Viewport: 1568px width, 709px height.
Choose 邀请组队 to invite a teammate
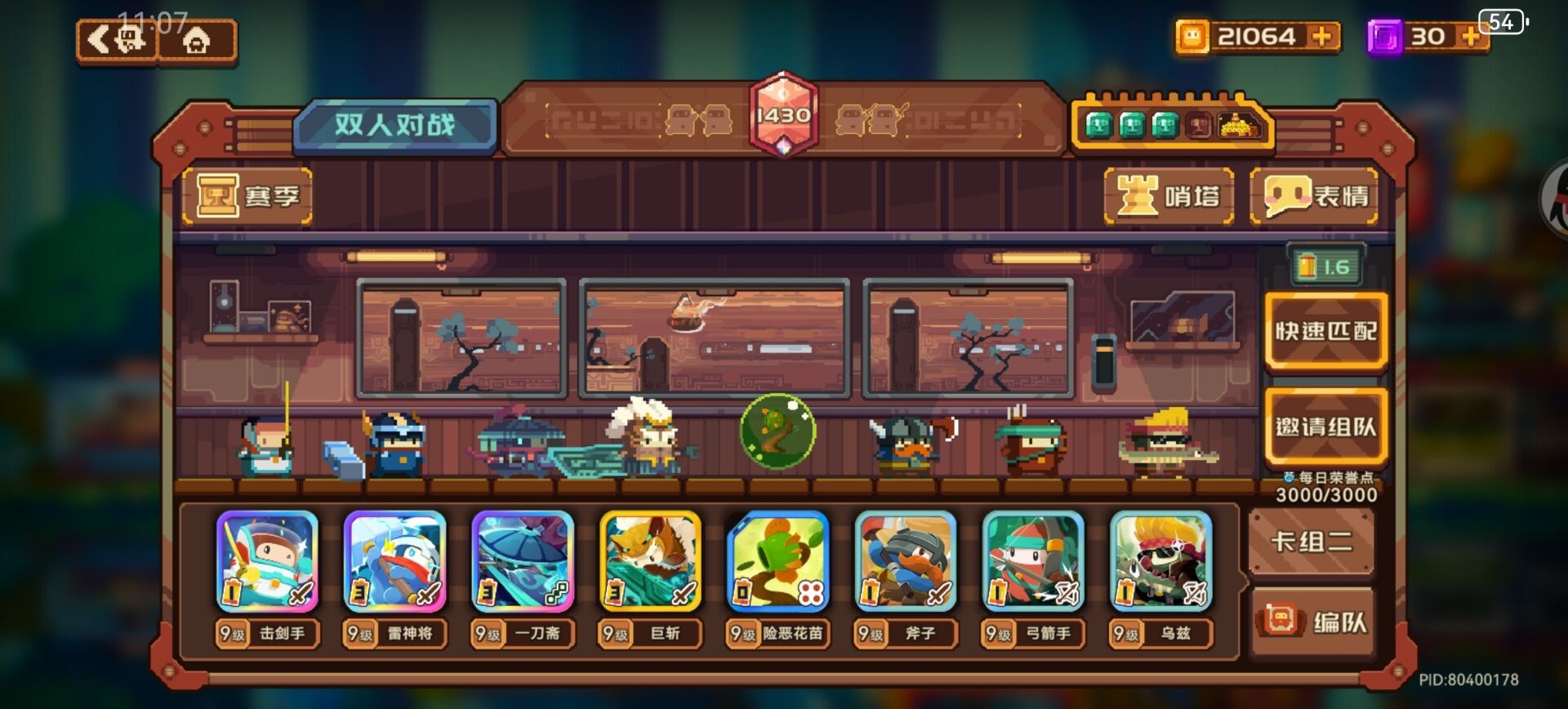tap(1325, 426)
